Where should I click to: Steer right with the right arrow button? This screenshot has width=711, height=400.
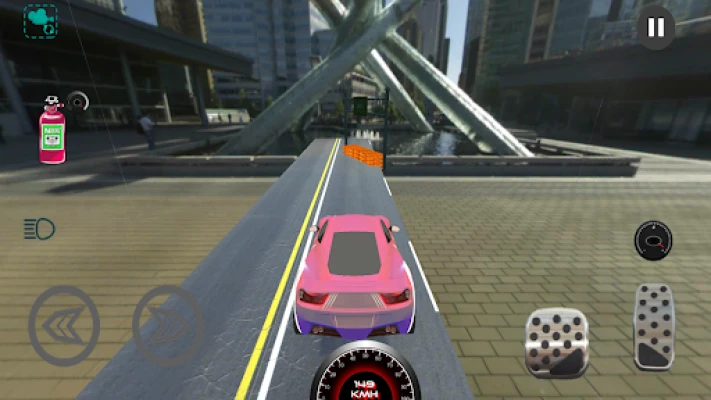point(167,325)
